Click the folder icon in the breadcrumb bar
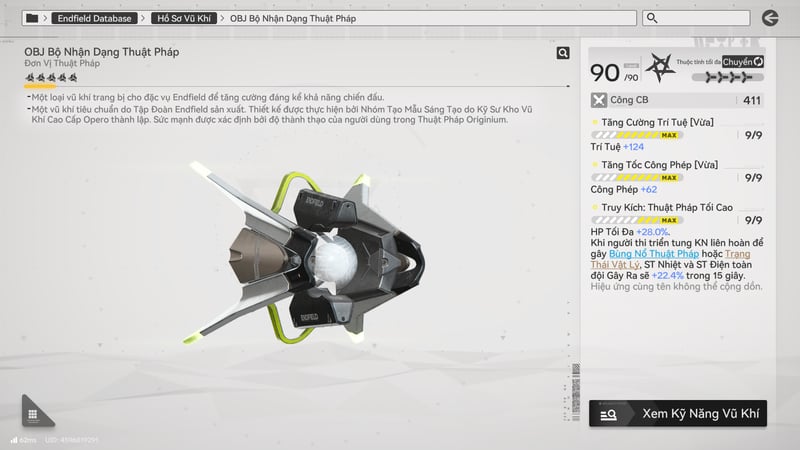This screenshot has width=800, height=450. click(32, 18)
